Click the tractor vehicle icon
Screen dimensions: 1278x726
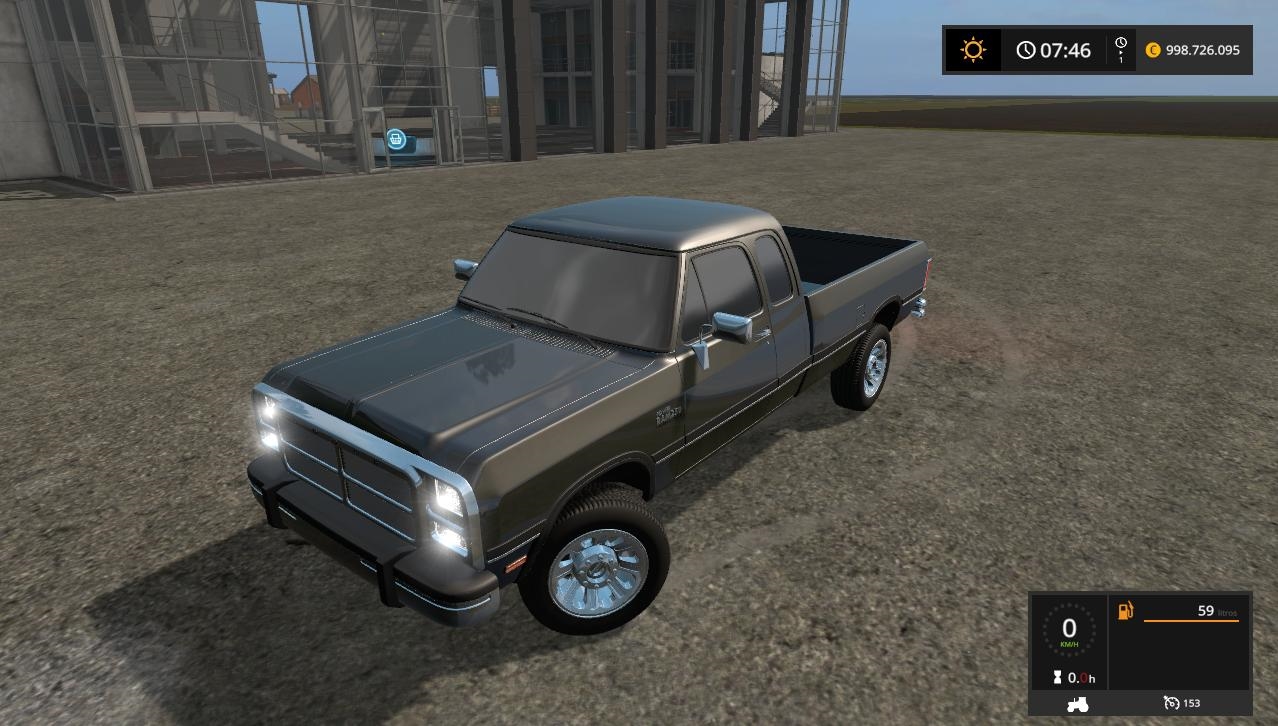pos(1076,704)
